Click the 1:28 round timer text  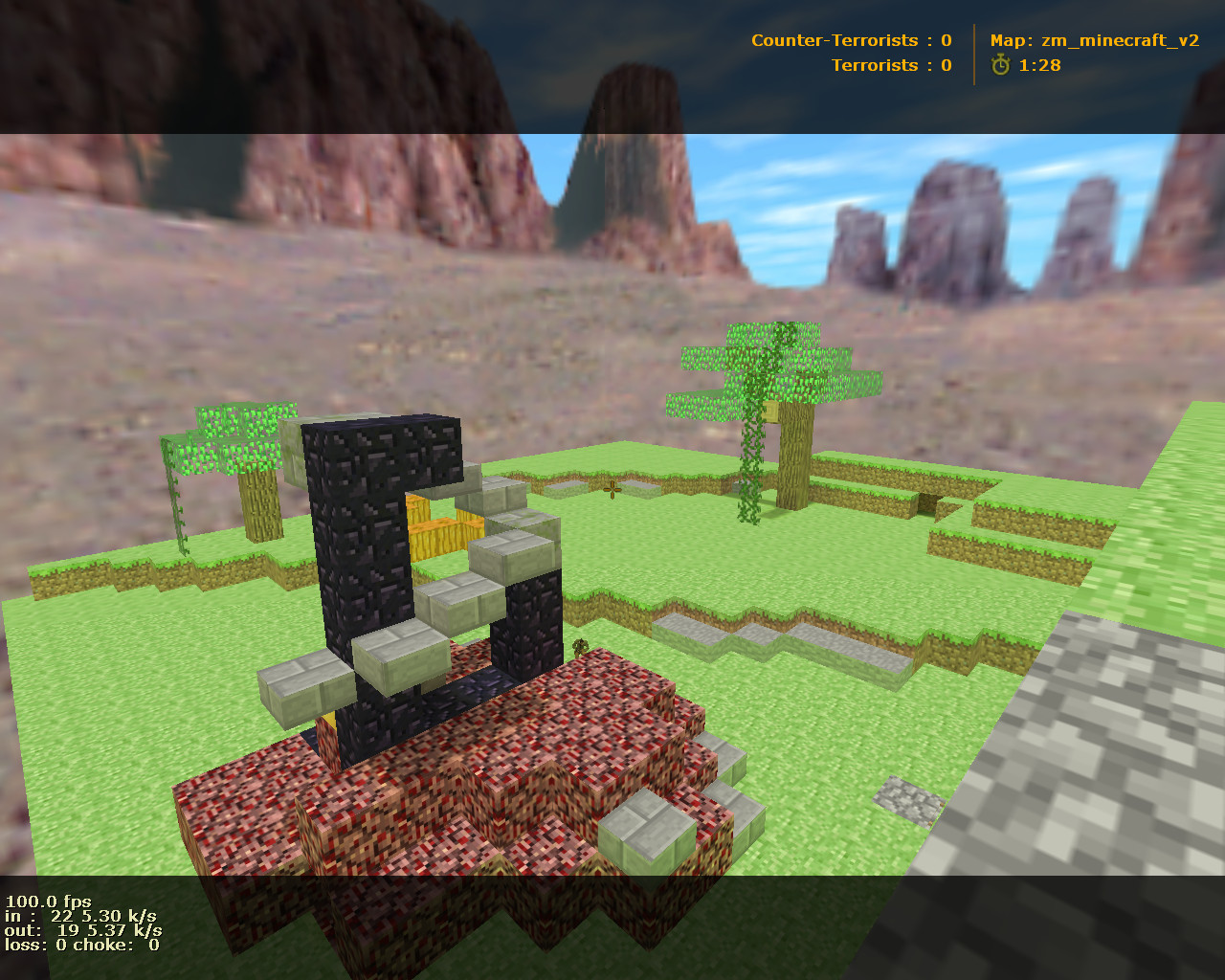1039,65
